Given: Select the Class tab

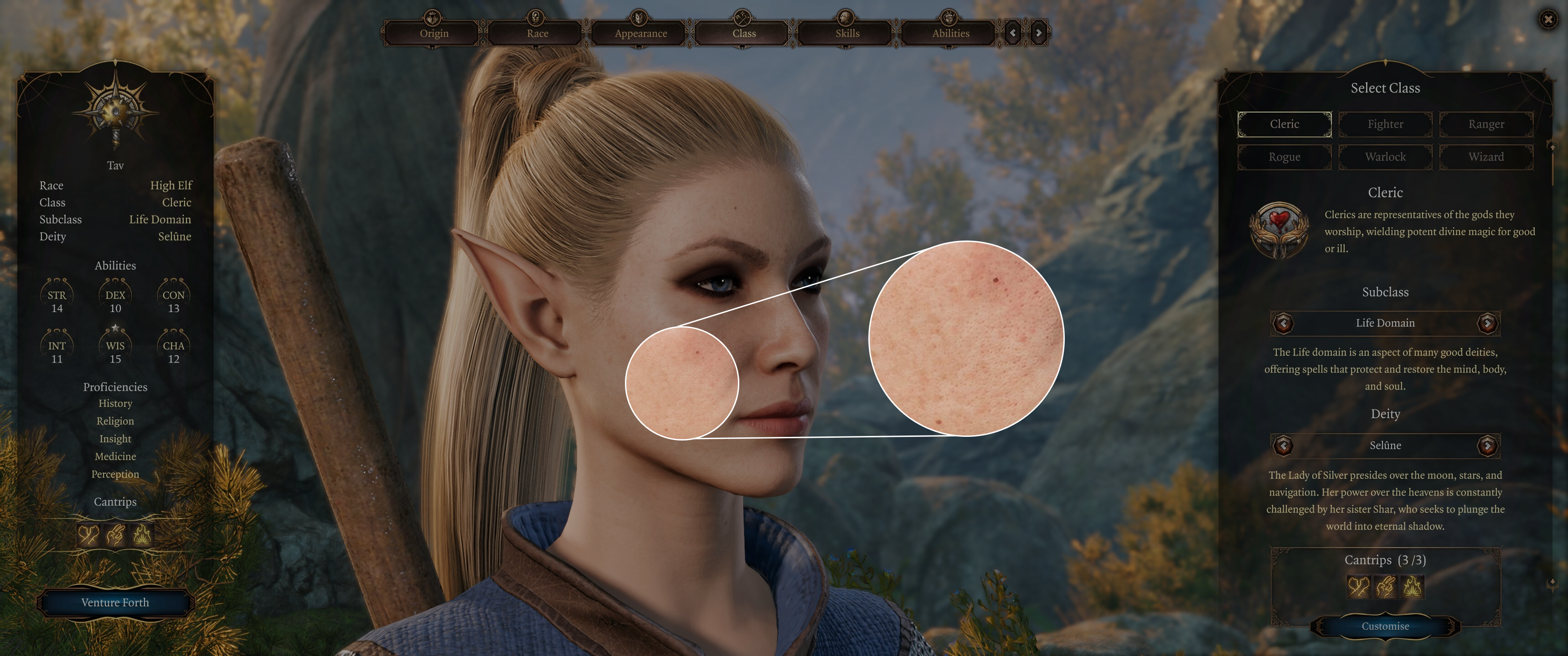Looking at the screenshot, I should pos(744,33).
